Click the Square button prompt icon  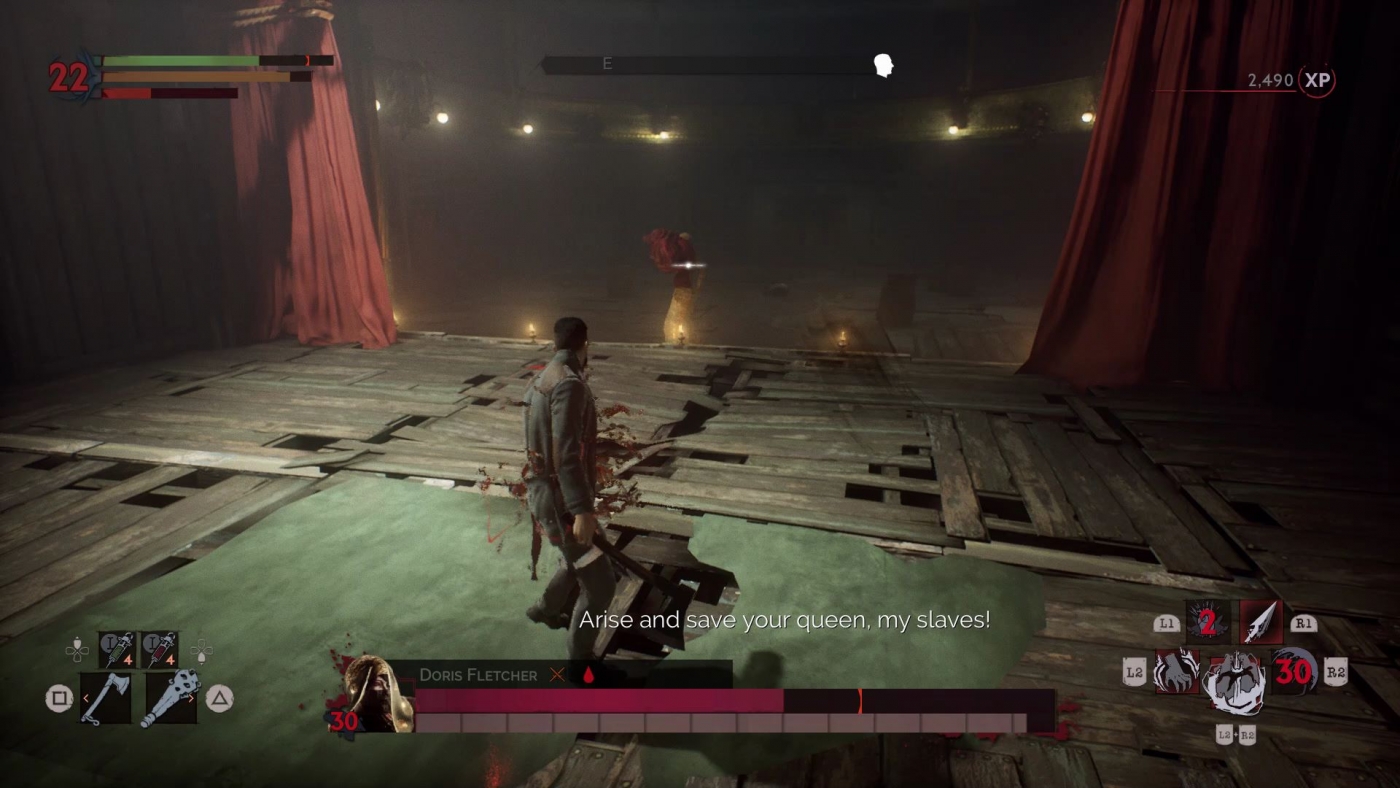(58, 696)
